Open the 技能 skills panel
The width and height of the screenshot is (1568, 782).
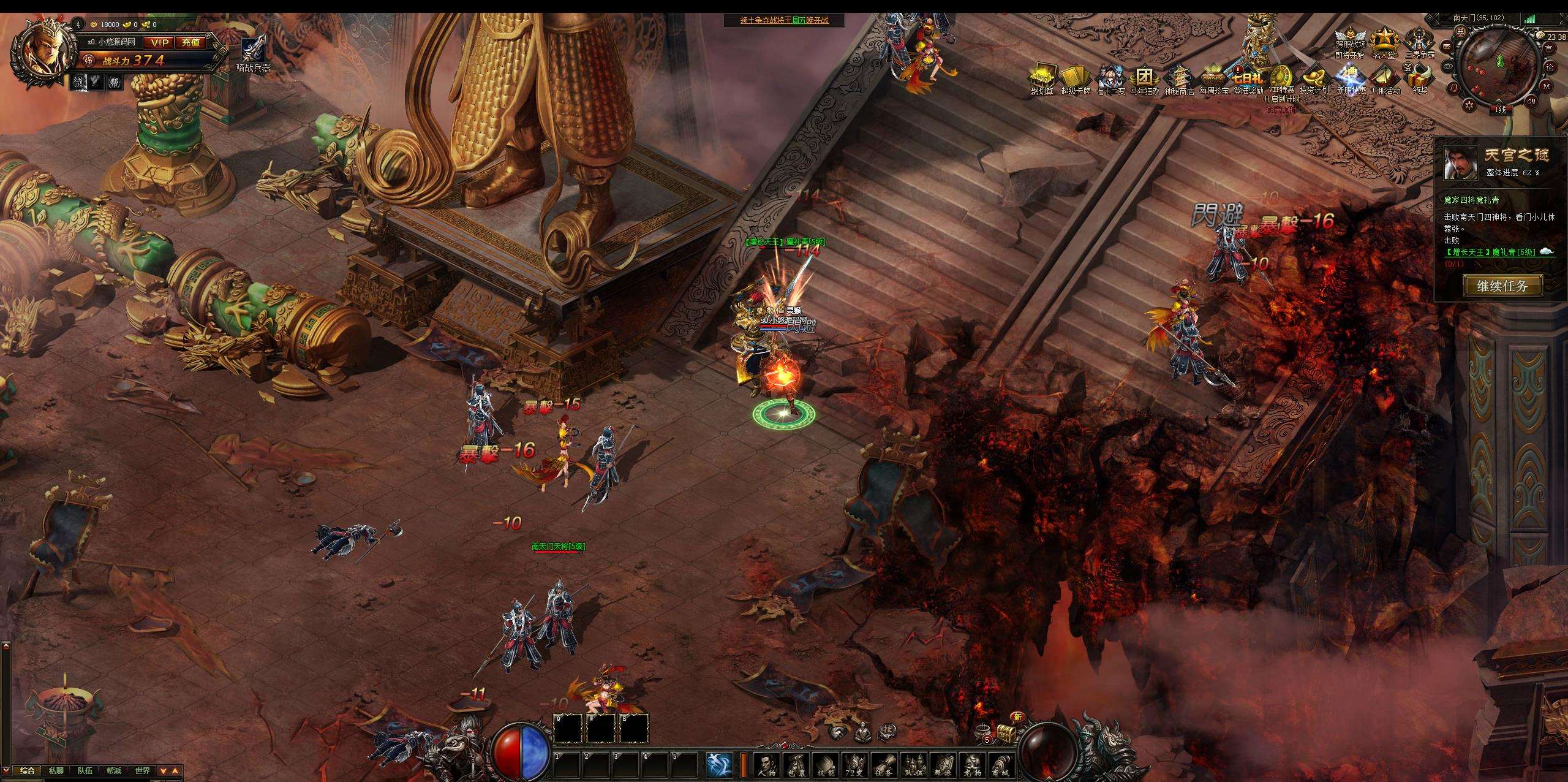(824, 764)
